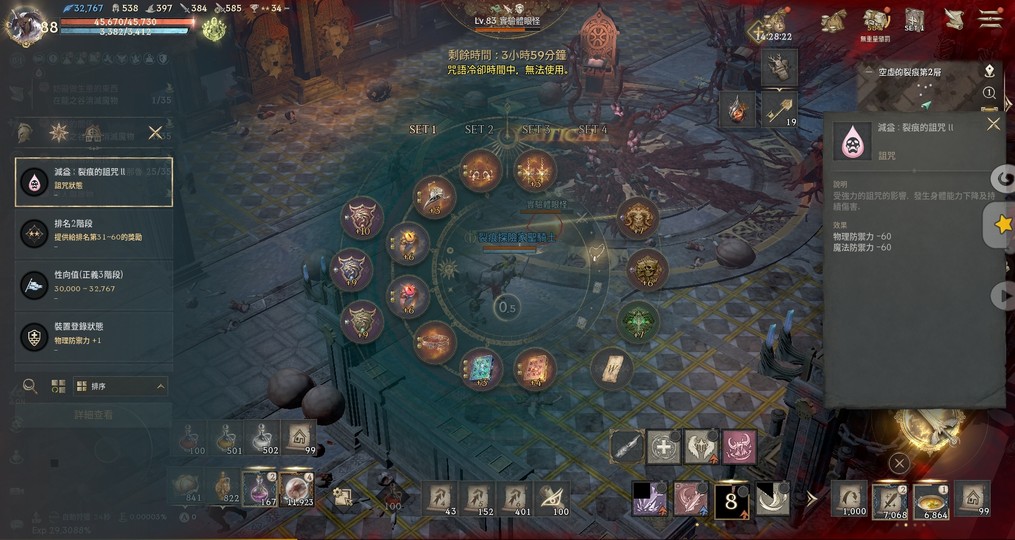The height and width of the screenshot is (540, 1015).
Task: Activate the cross heal skill icon
Action: pos(664,447)
